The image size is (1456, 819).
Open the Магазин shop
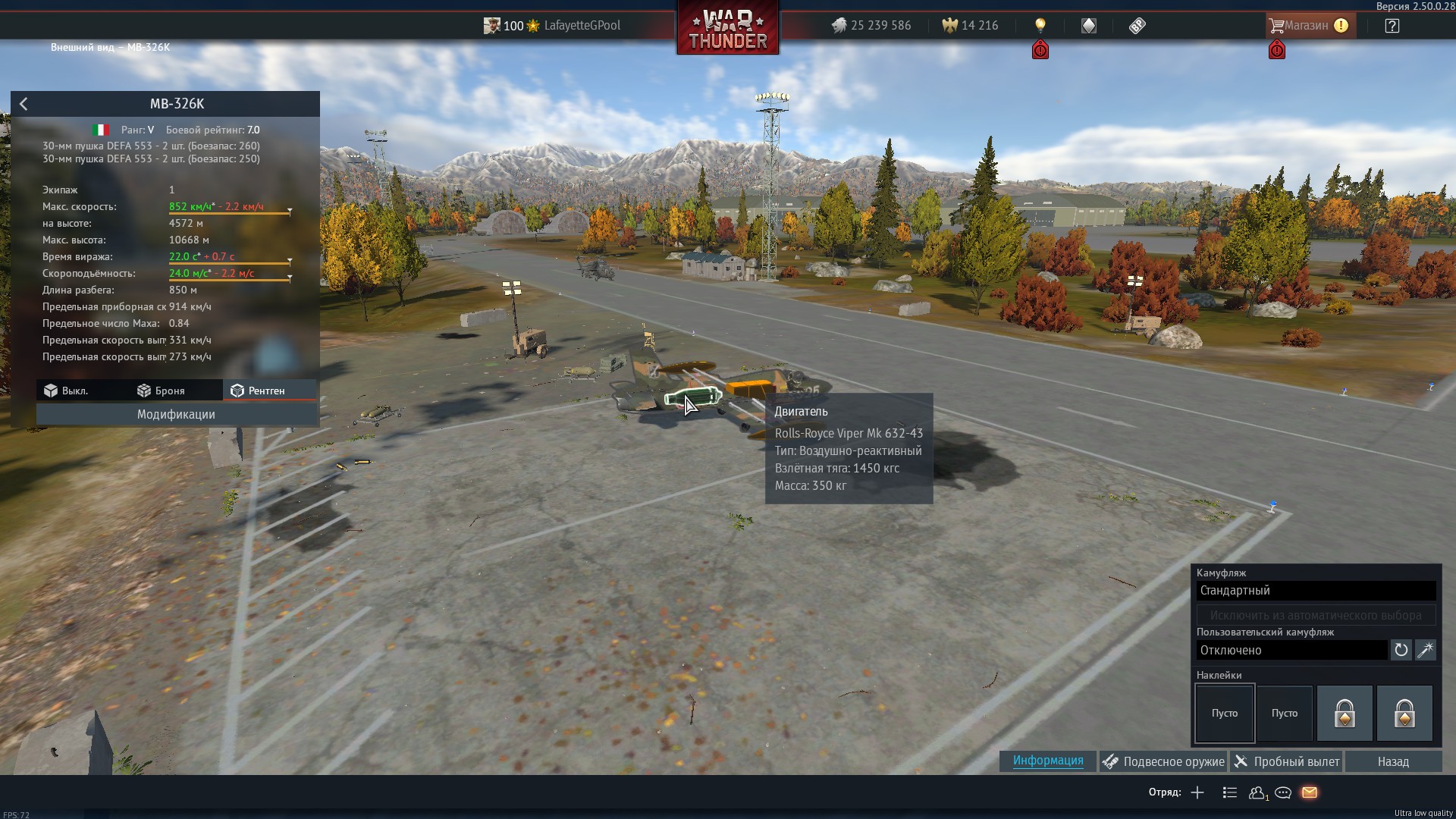(1308, 26)
